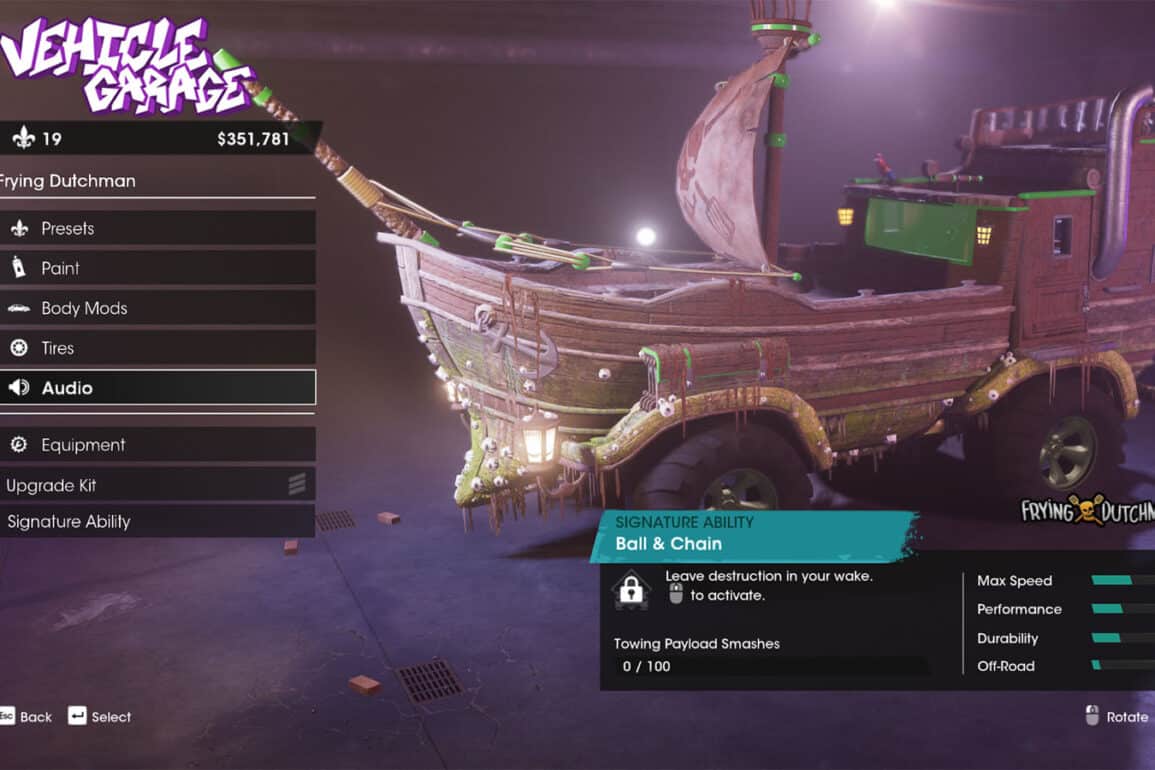This screenshot has height=770, width=1155.
Task: Click the Select confirm button
Action: 99,716
